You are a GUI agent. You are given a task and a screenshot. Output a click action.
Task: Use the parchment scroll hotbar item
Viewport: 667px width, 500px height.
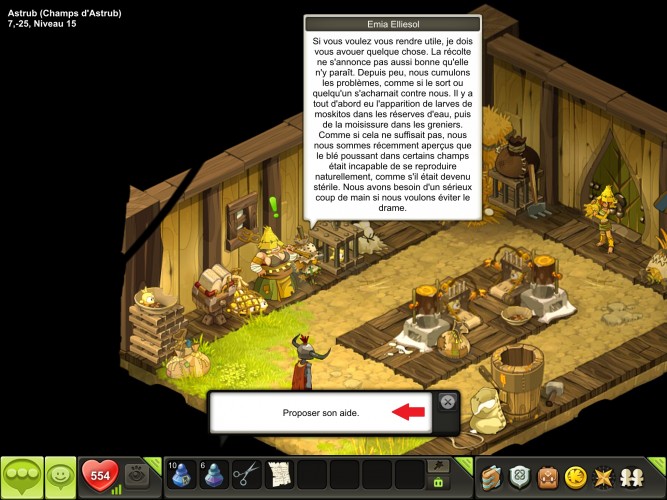[279, 474]
